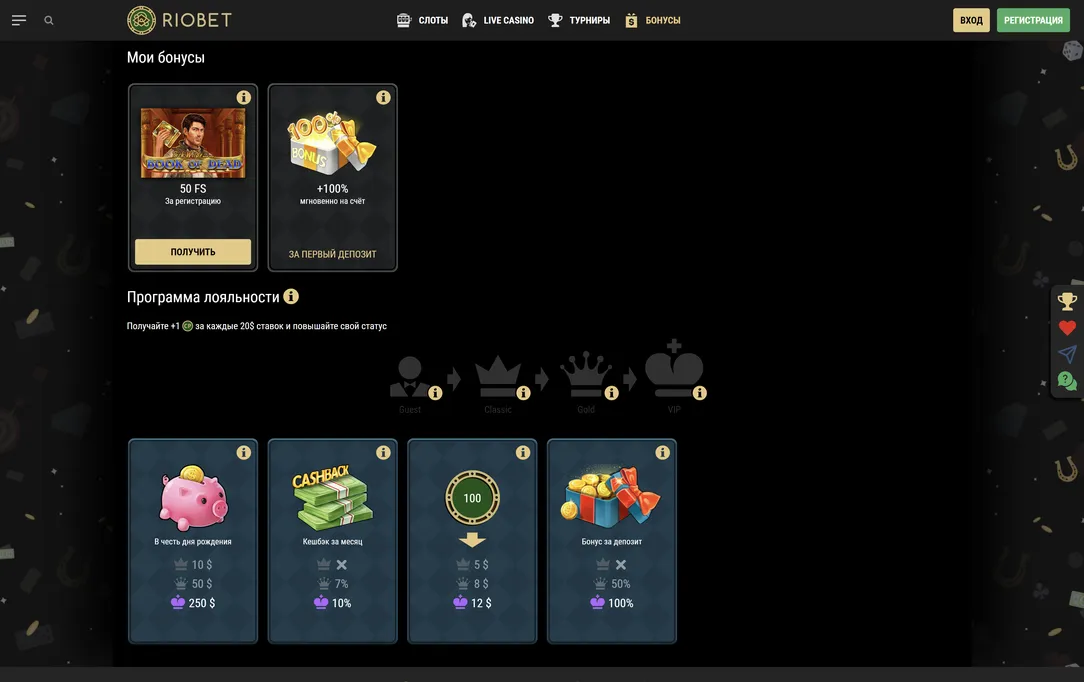Show info for the Guest status
1084x682 pixels.
click(435, 393)
